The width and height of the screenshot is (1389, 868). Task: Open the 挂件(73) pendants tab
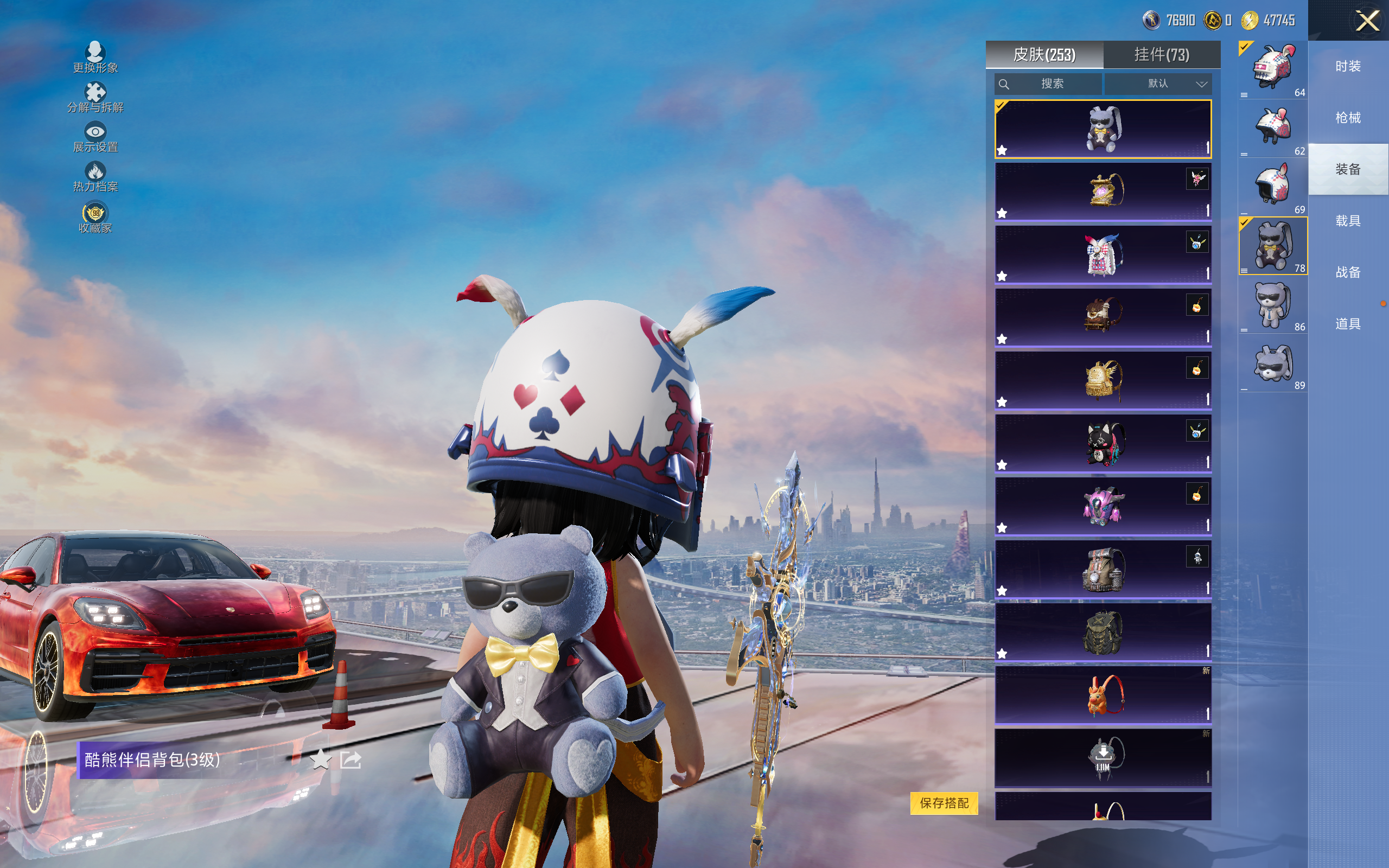[x=1161, y=55]
